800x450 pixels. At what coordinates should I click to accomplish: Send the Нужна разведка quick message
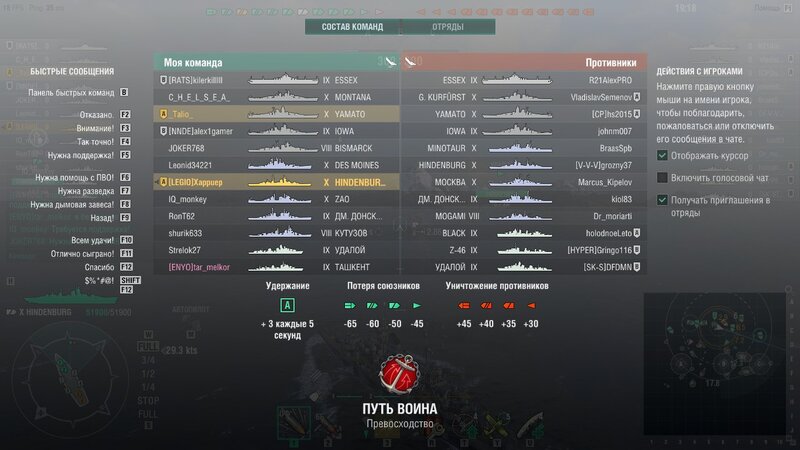click(85, 190)
